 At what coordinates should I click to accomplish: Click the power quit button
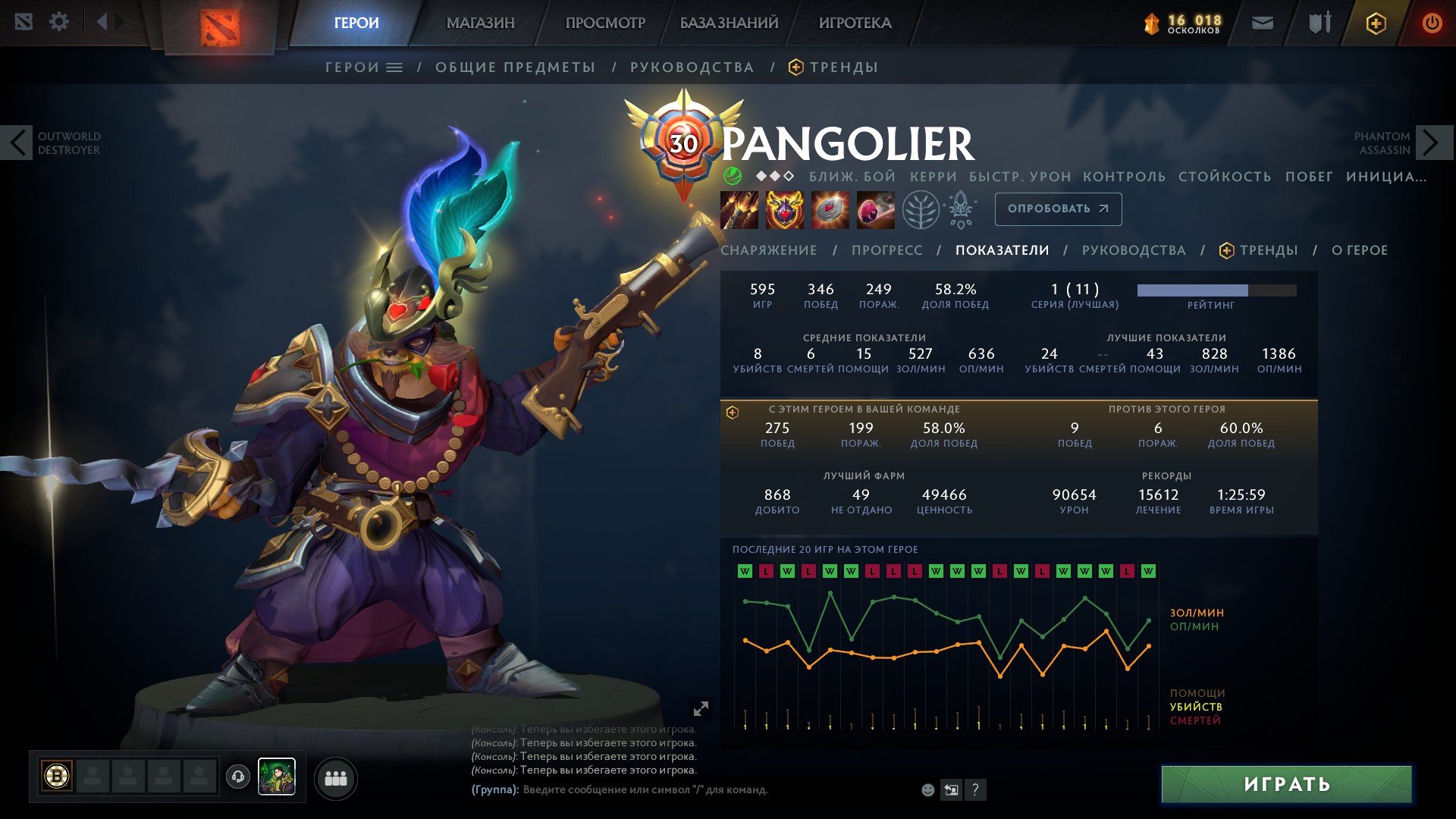pos(1432,23)
